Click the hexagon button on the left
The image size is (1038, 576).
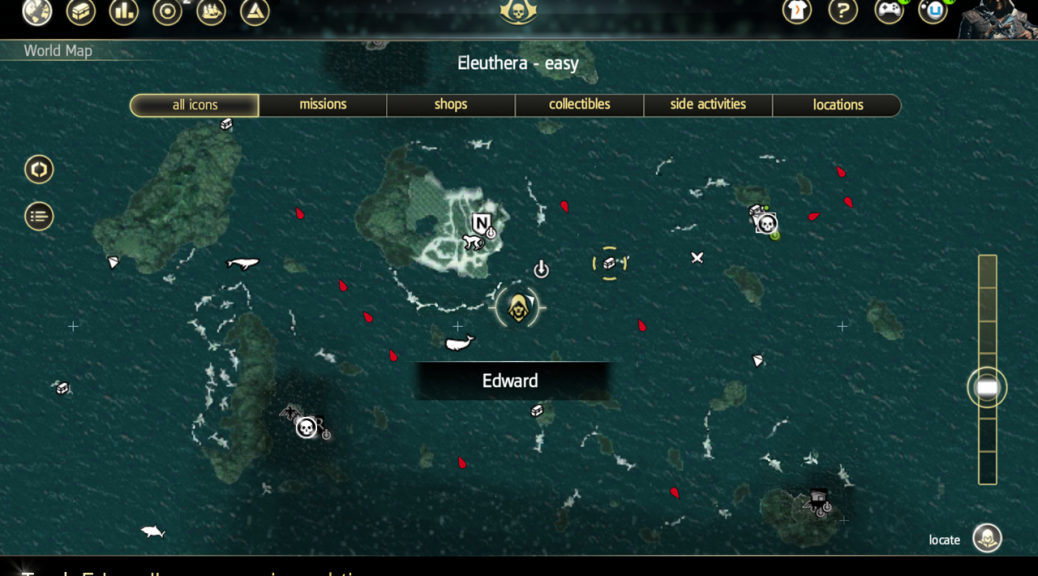coord(39,169)
